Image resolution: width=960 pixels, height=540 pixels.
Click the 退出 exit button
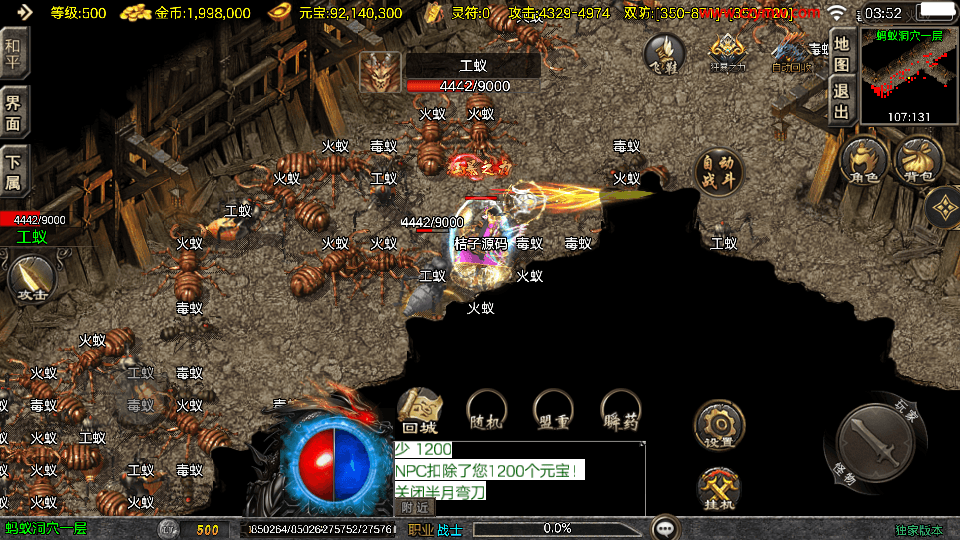pos(842,100)
